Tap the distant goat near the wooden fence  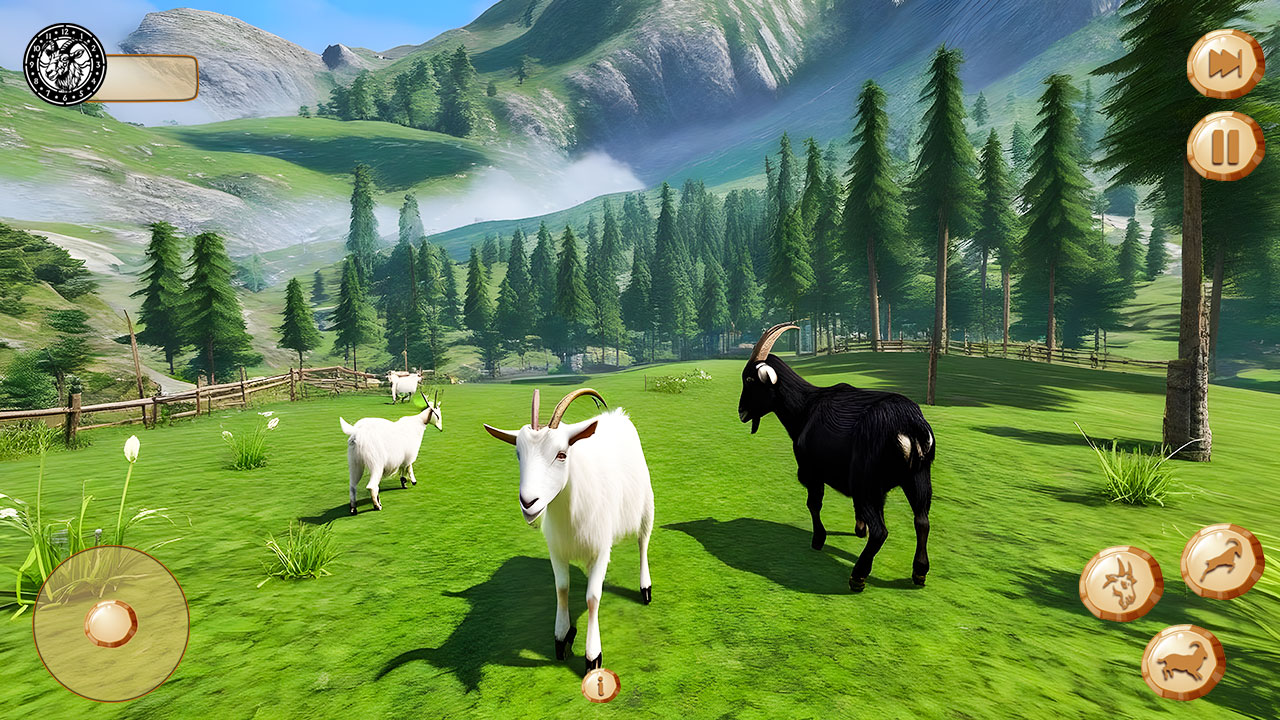403,385
